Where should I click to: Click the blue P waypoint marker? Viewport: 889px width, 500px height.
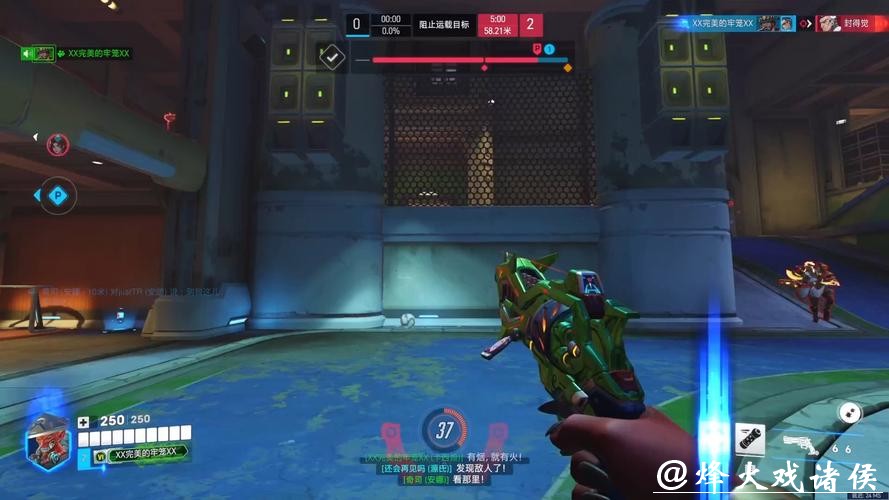click(56, 196)
